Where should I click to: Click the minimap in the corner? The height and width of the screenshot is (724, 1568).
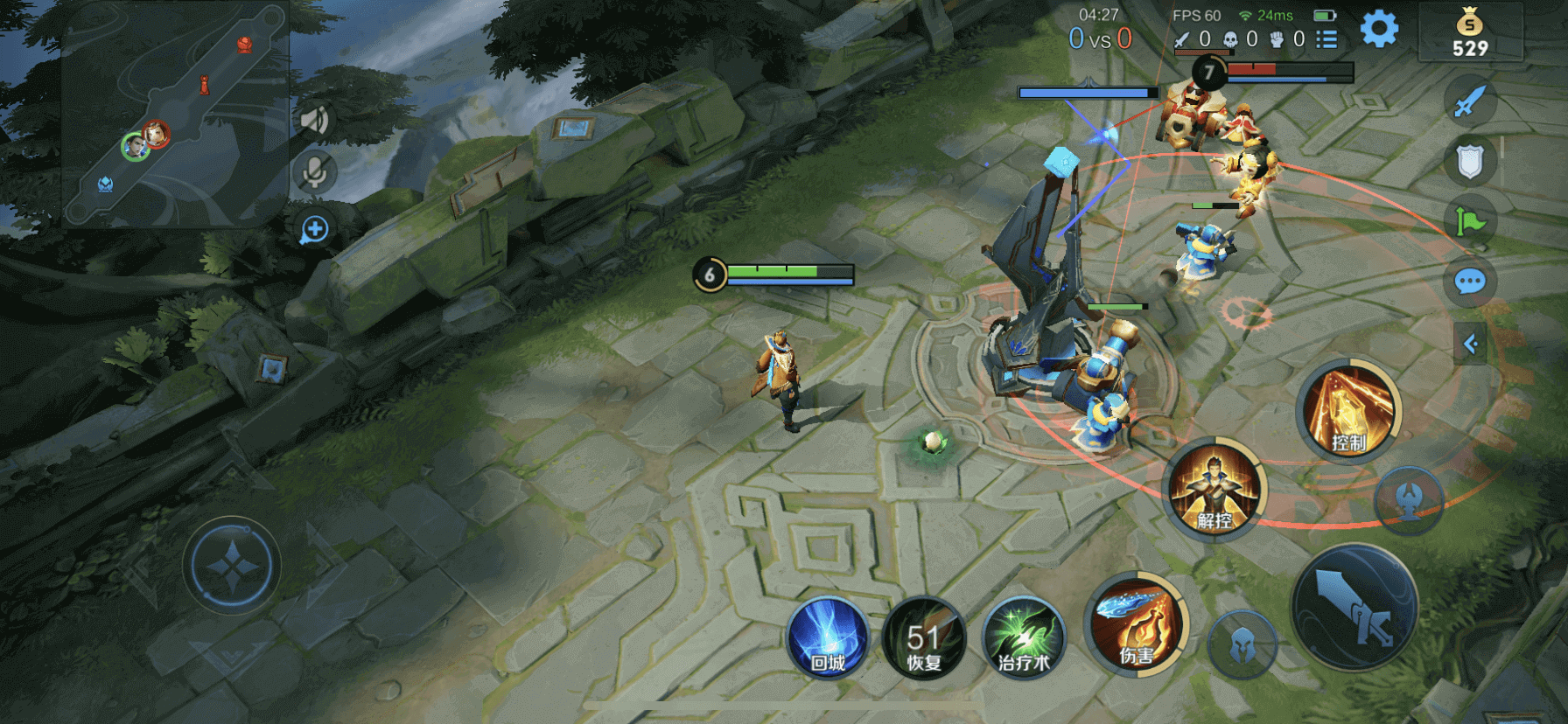(x=175, y=114)
